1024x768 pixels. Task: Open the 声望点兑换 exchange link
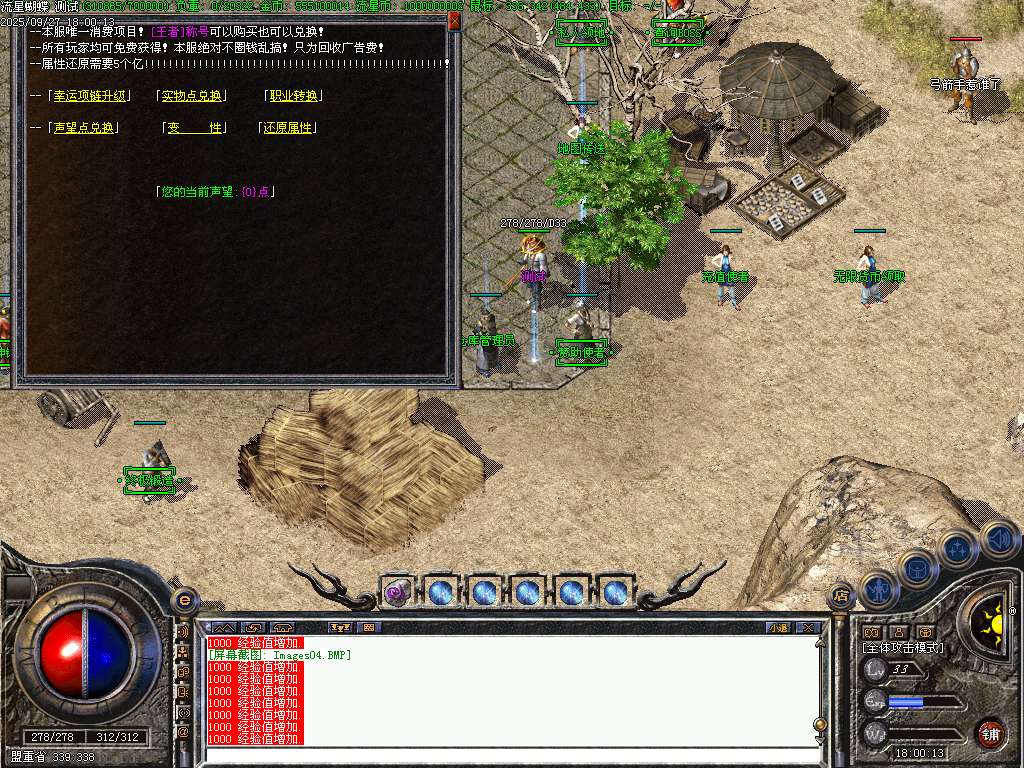click(84, 128)
